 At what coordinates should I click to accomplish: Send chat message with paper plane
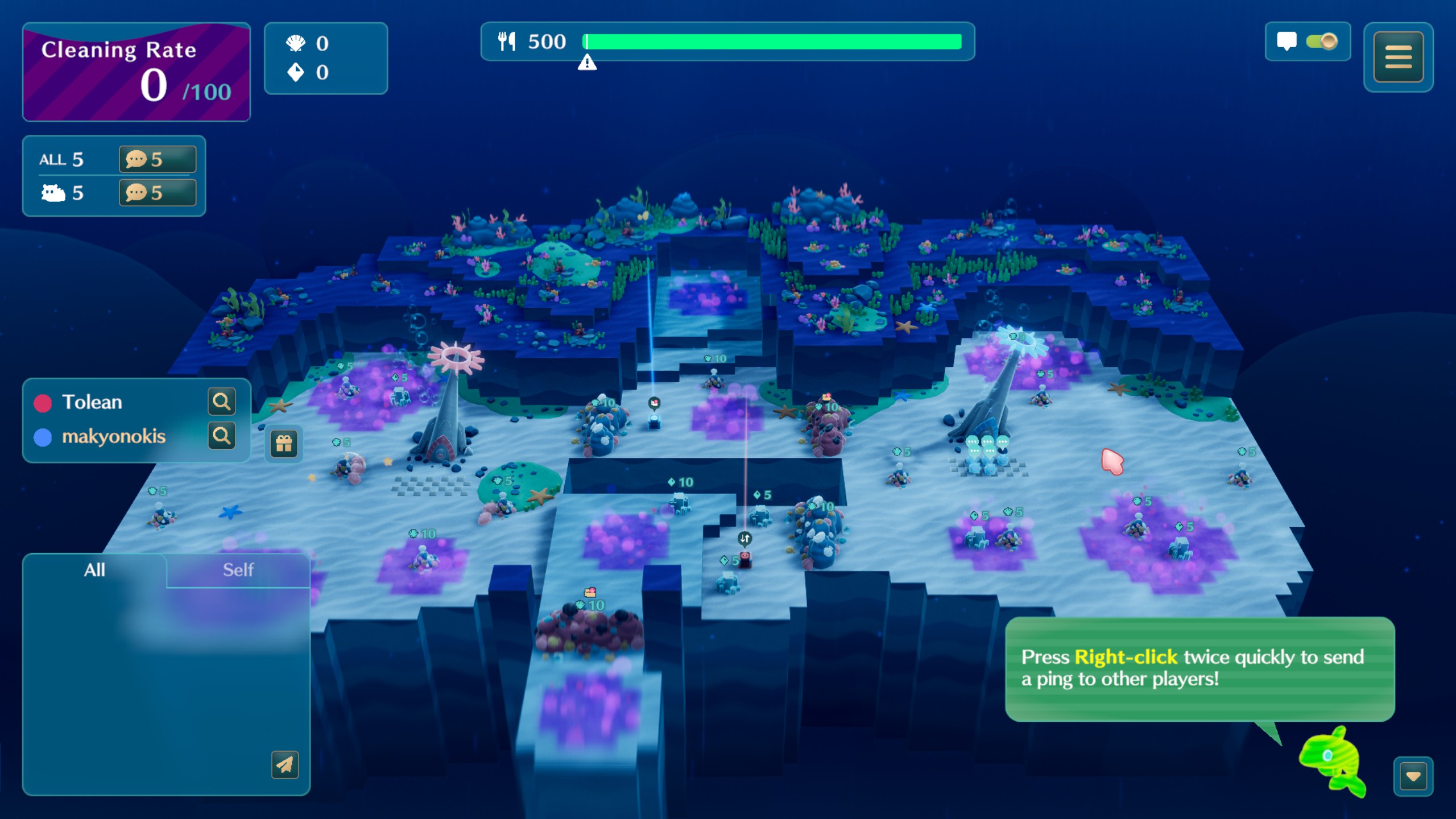(285, 765)
